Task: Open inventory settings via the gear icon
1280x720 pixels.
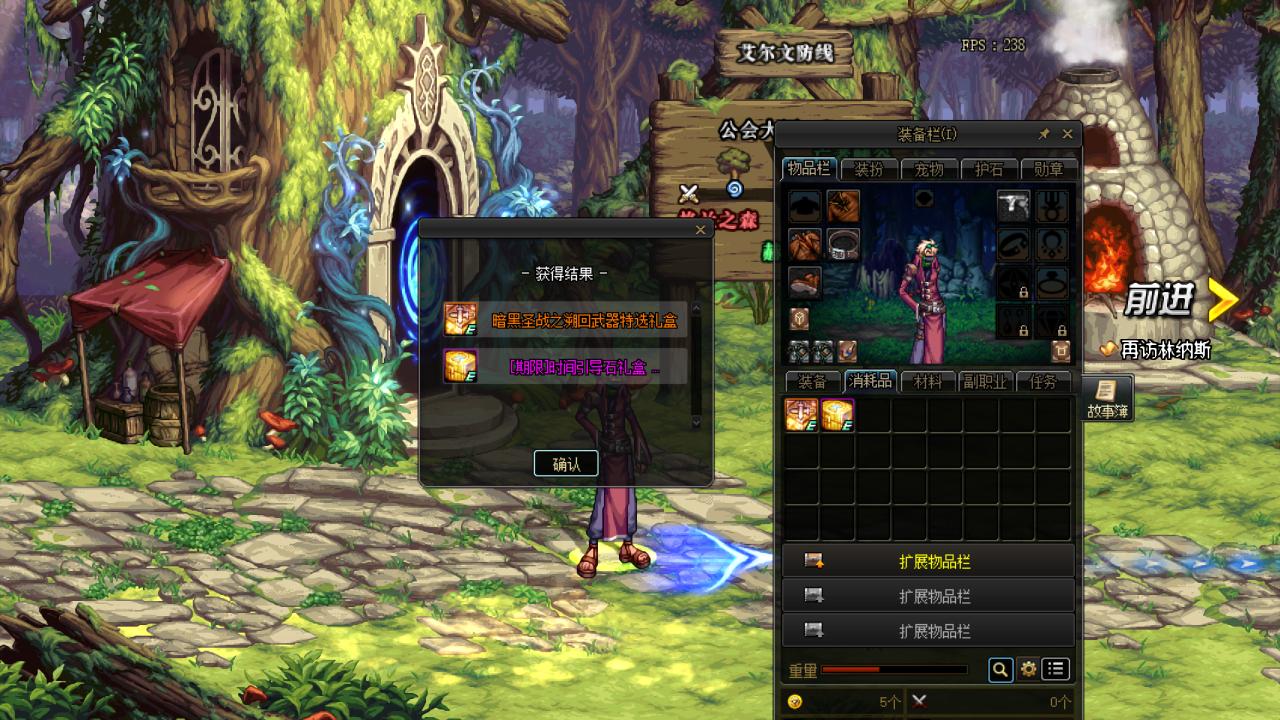Action: pos(1030,671)
